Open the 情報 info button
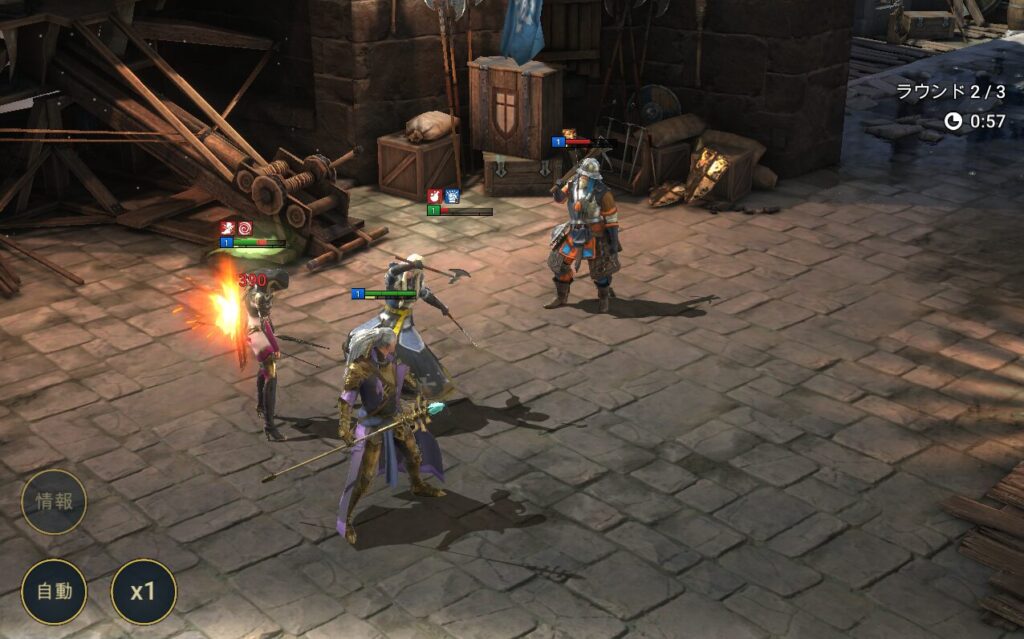 [54, 502]
